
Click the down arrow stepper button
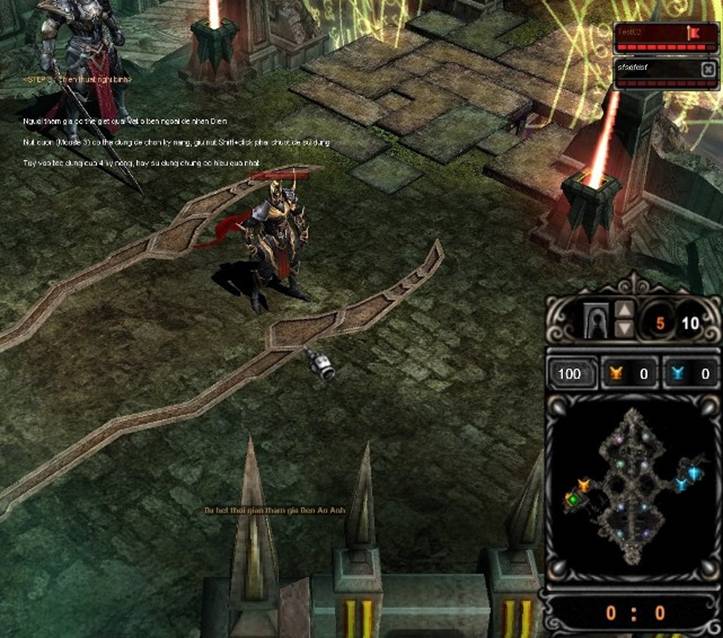[x=623, y=329]
